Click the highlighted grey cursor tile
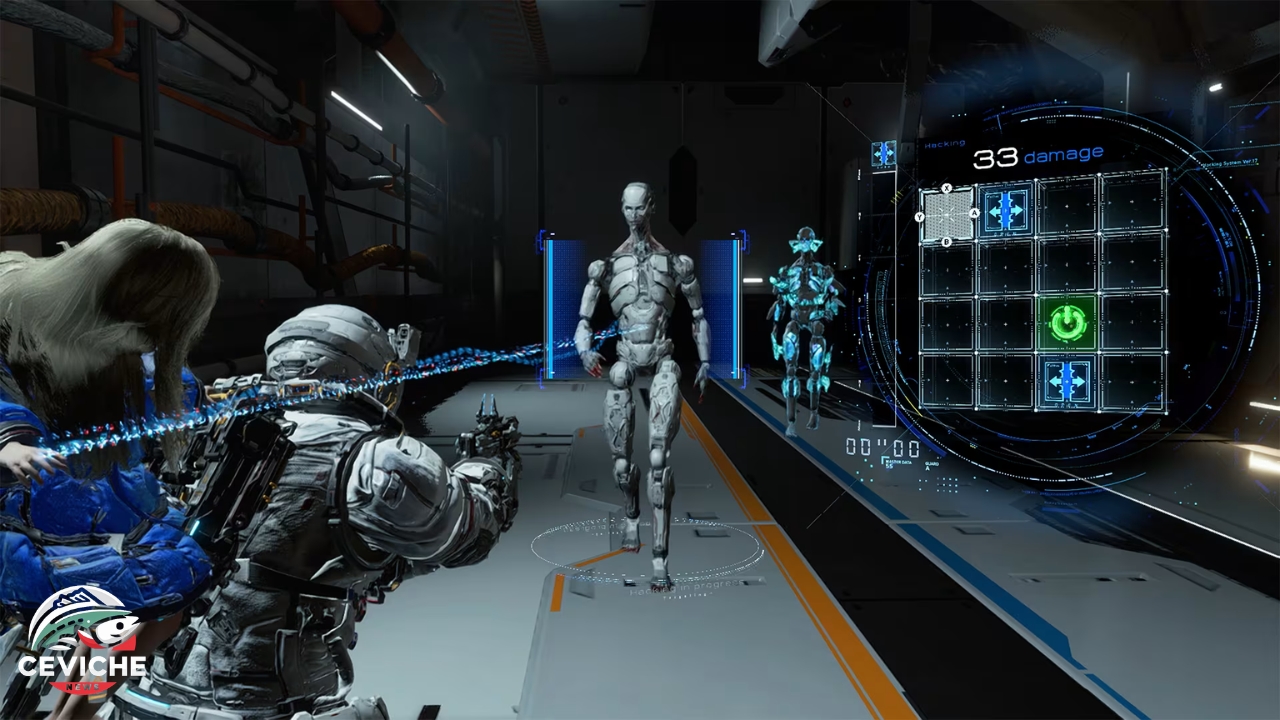The image size is (1280, 720). click(946, 215)
